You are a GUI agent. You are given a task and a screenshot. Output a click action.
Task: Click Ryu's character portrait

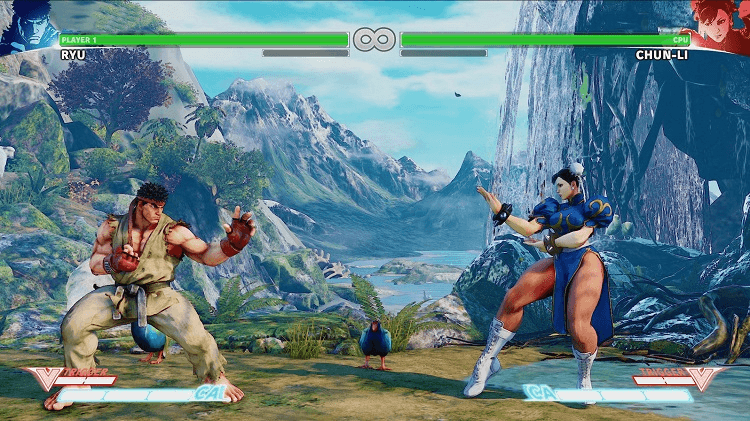point(28,25)
